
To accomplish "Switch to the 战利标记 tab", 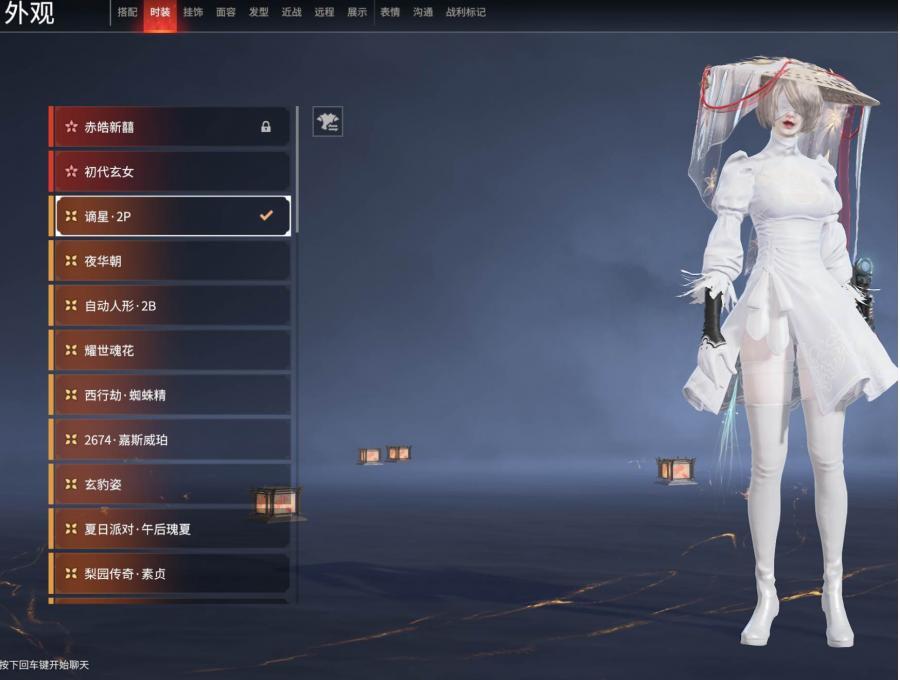I will [466, 12].
